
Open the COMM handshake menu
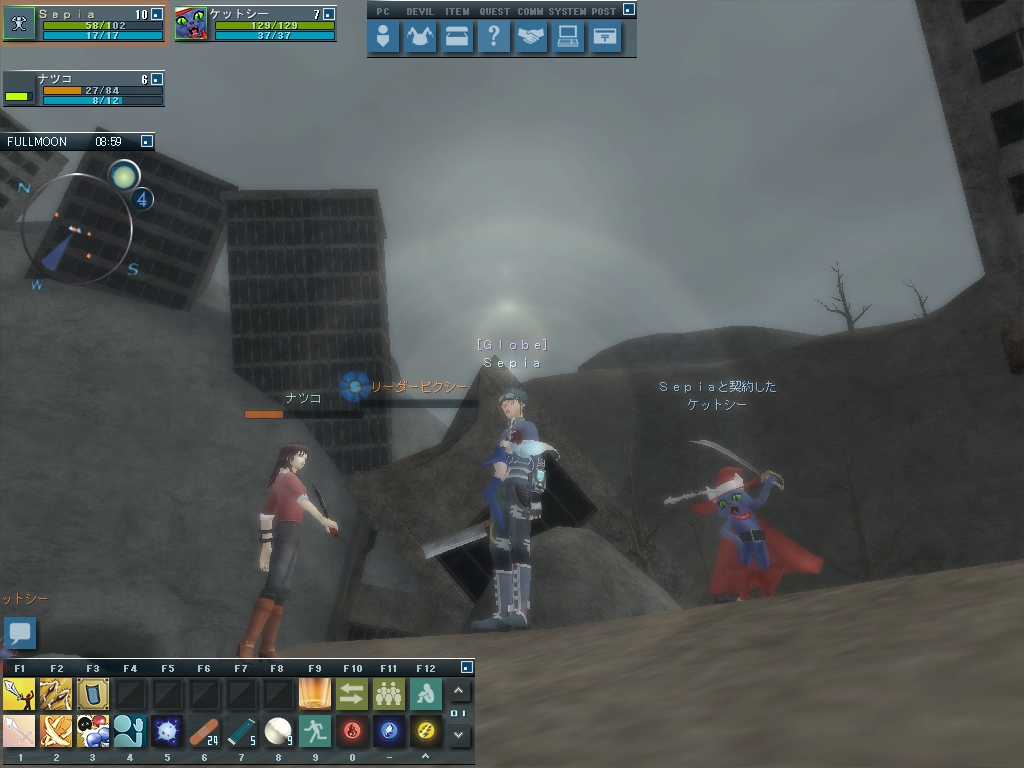coord(531,38)
